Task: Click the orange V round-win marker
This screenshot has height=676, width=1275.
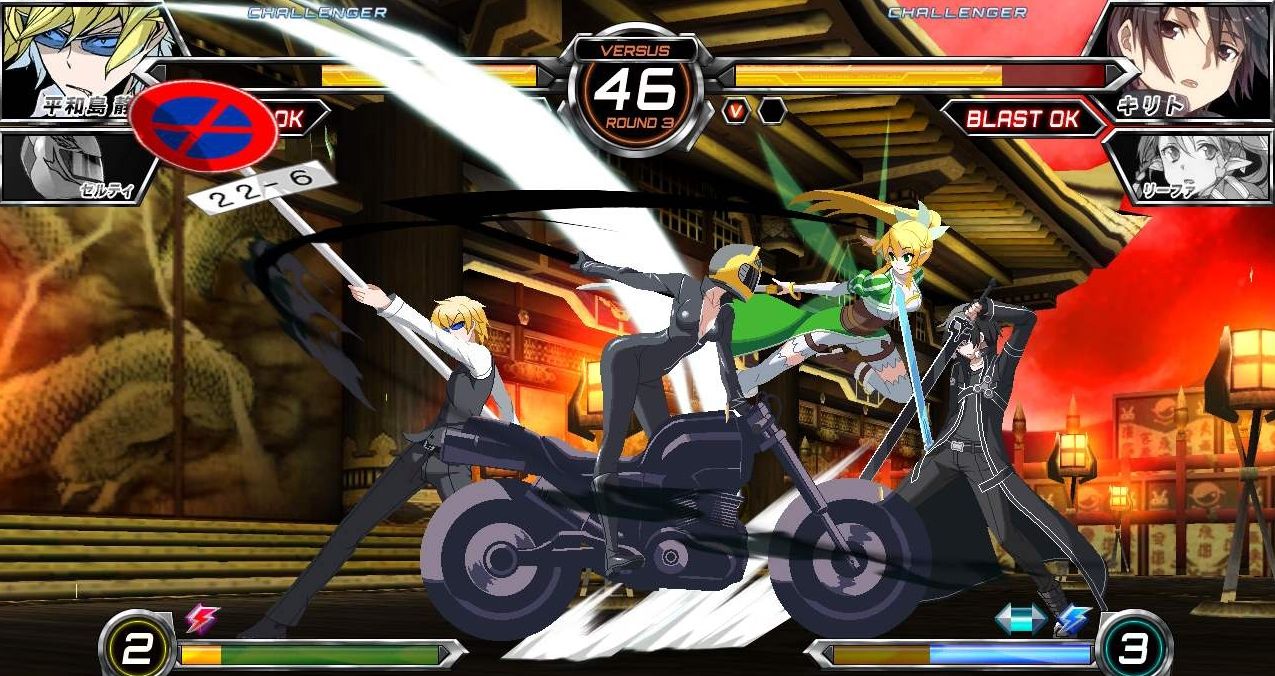Action: click(737, 111)
